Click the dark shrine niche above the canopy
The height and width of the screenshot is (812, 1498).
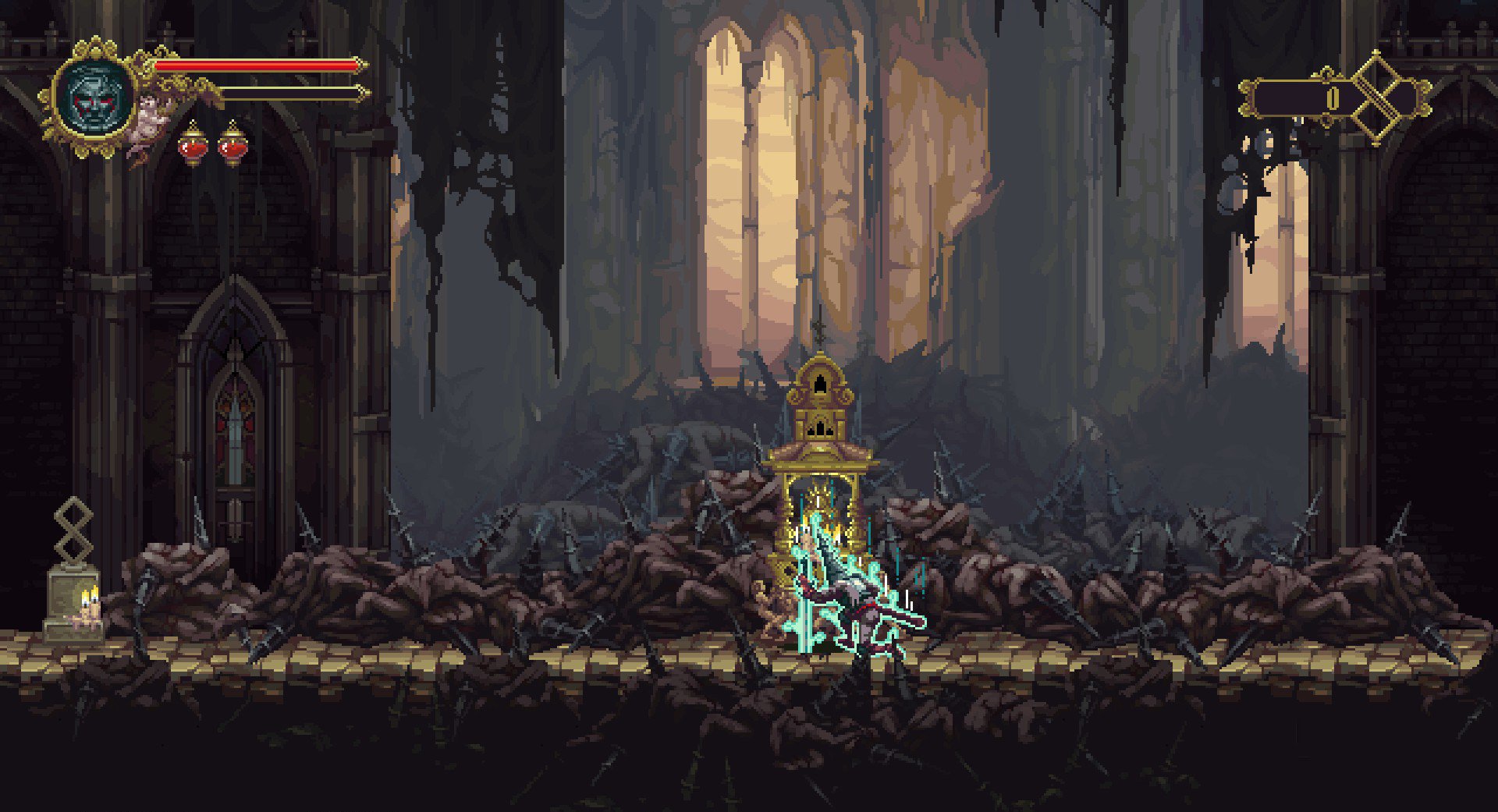pyautogui.click(x=819, y=382)
